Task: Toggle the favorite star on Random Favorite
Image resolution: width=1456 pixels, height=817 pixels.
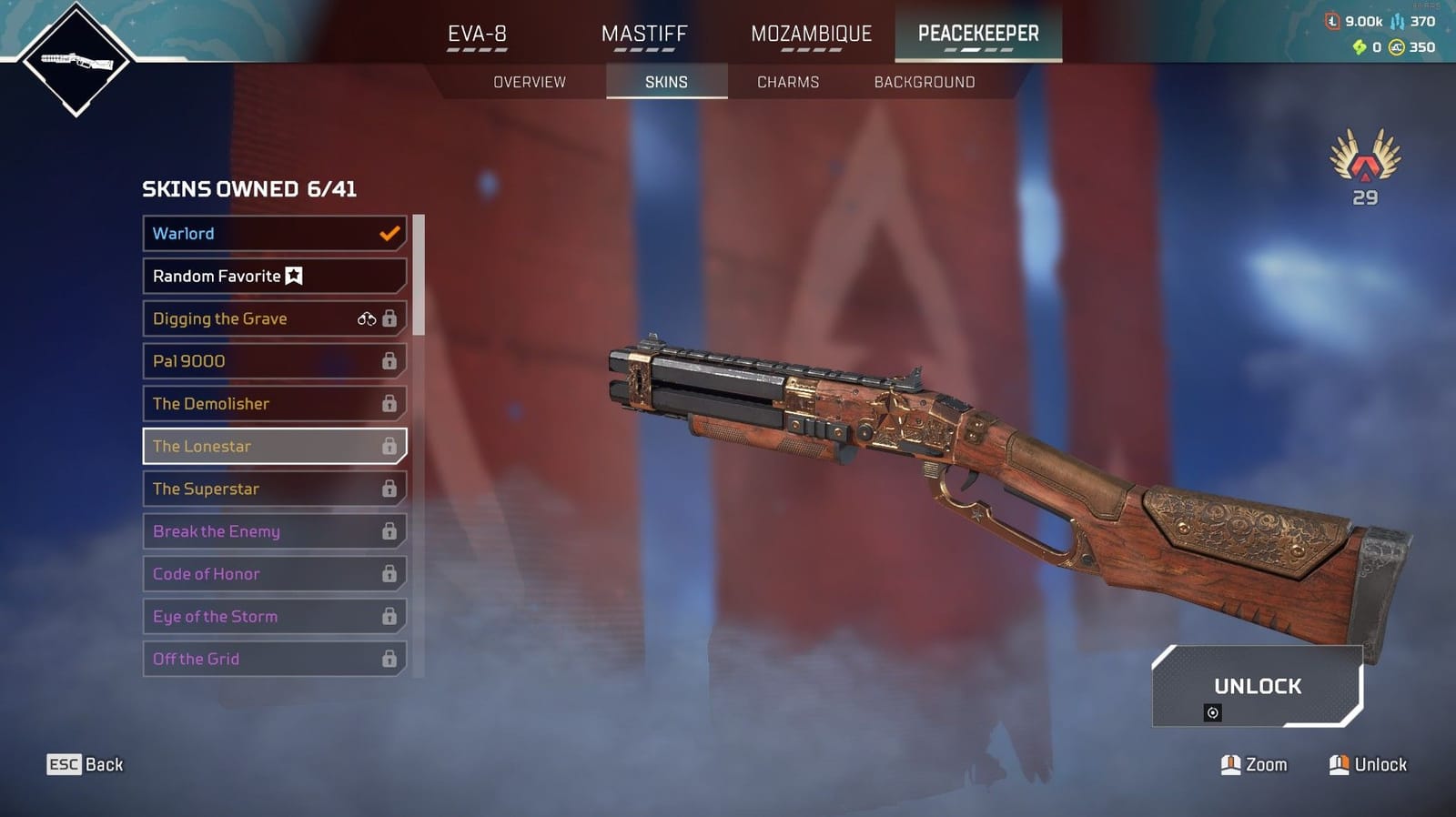Action: coord(295,276)
